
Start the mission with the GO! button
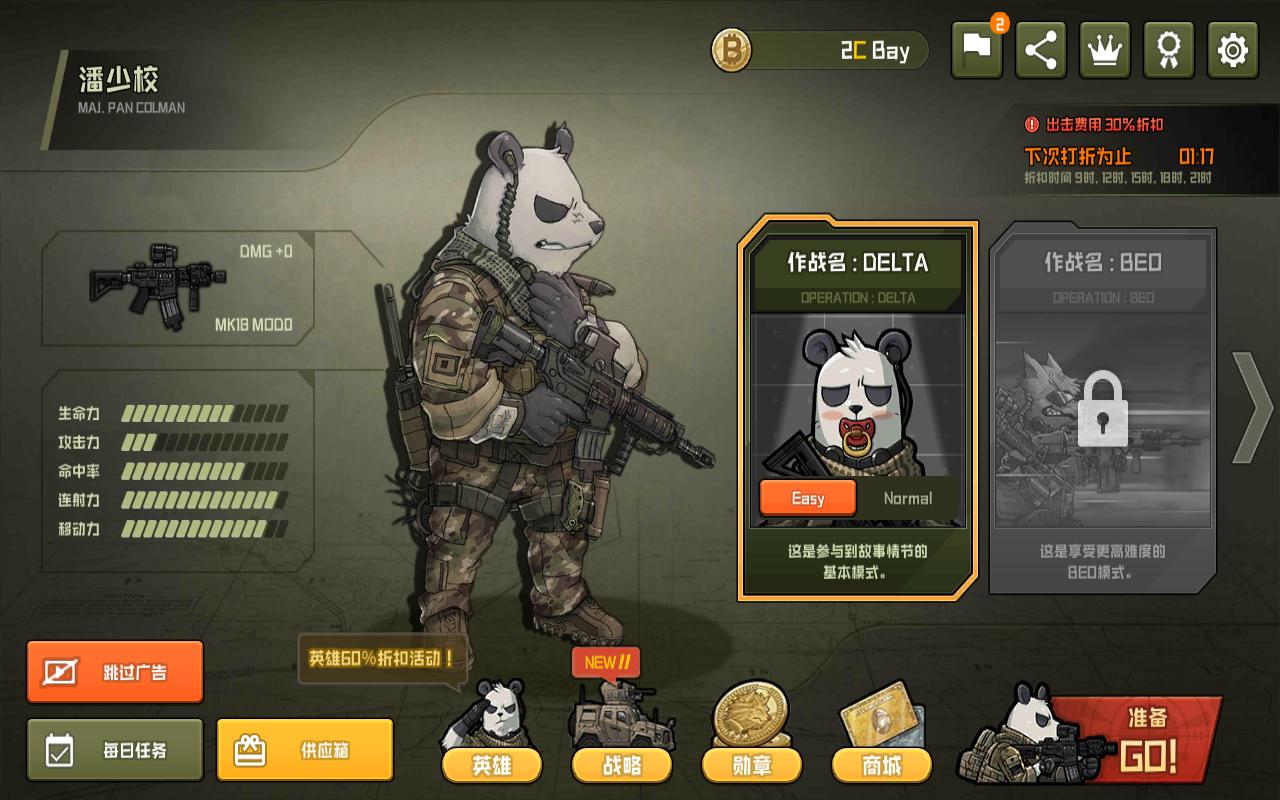(1140, 742)
